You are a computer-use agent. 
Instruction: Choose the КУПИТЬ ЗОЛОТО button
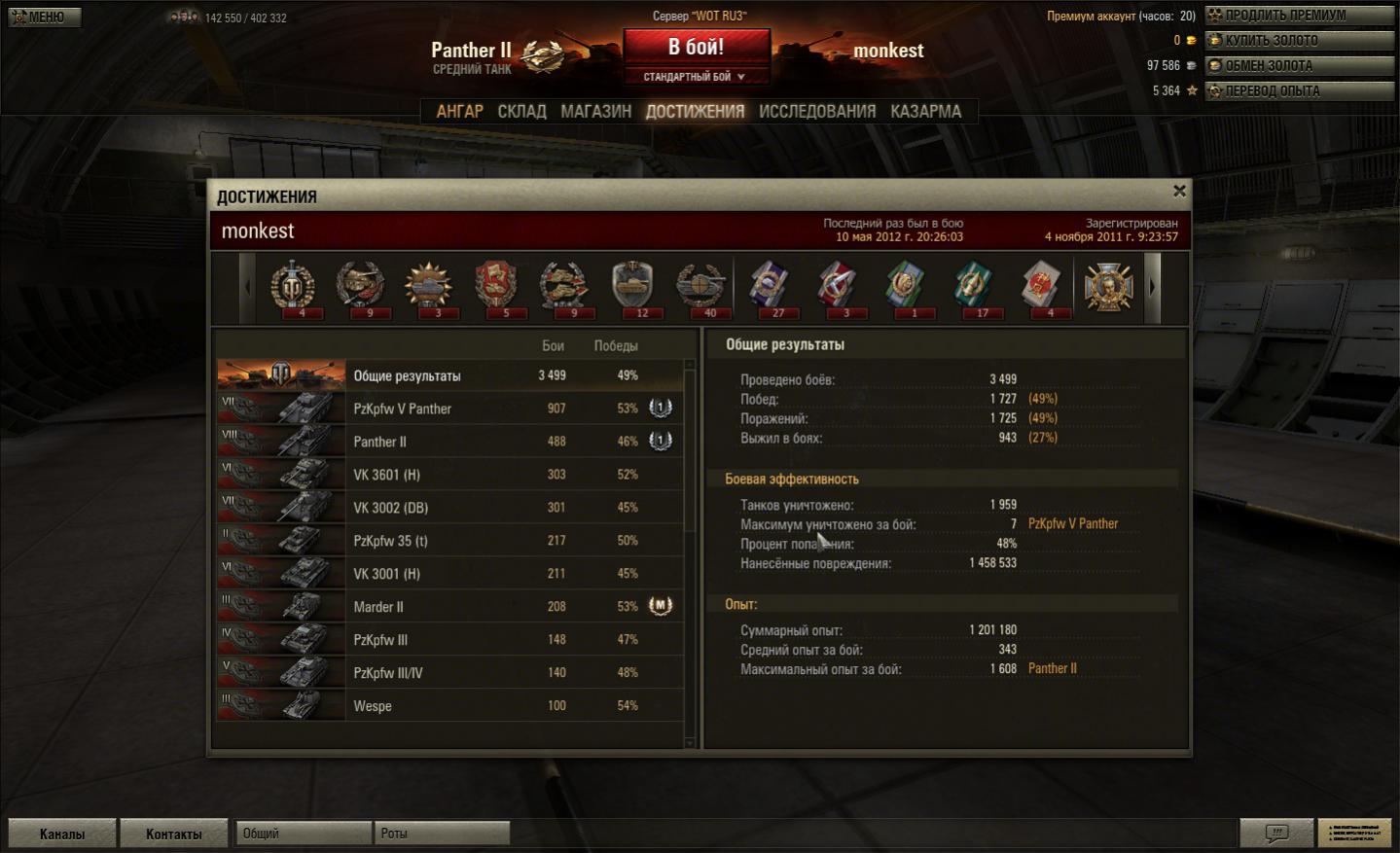(x=1299, y=41)
